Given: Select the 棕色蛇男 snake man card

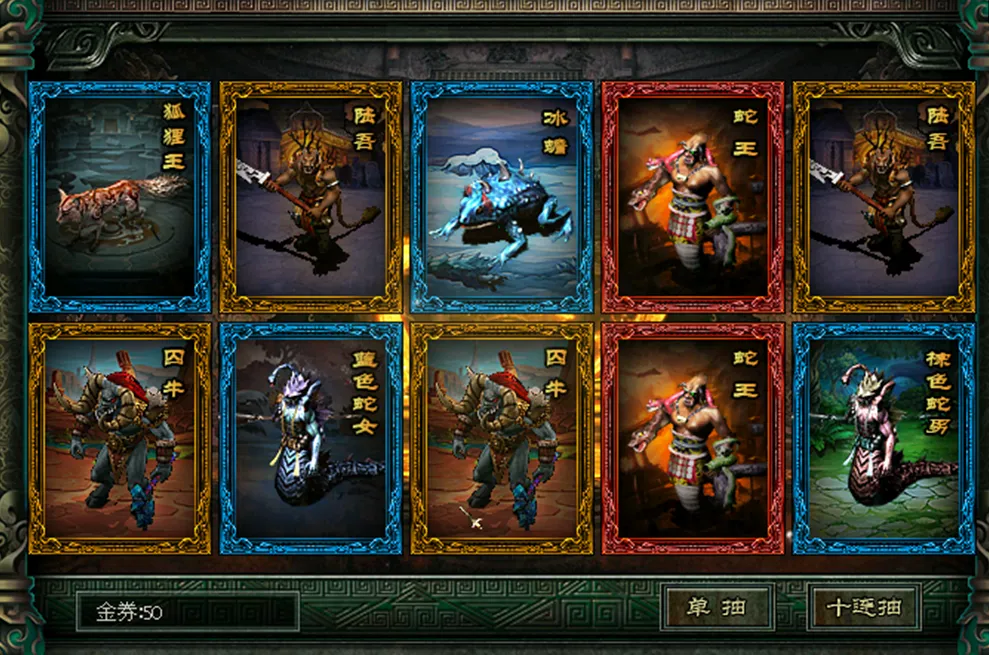Looking at the screenshot, I should (884, 438).
